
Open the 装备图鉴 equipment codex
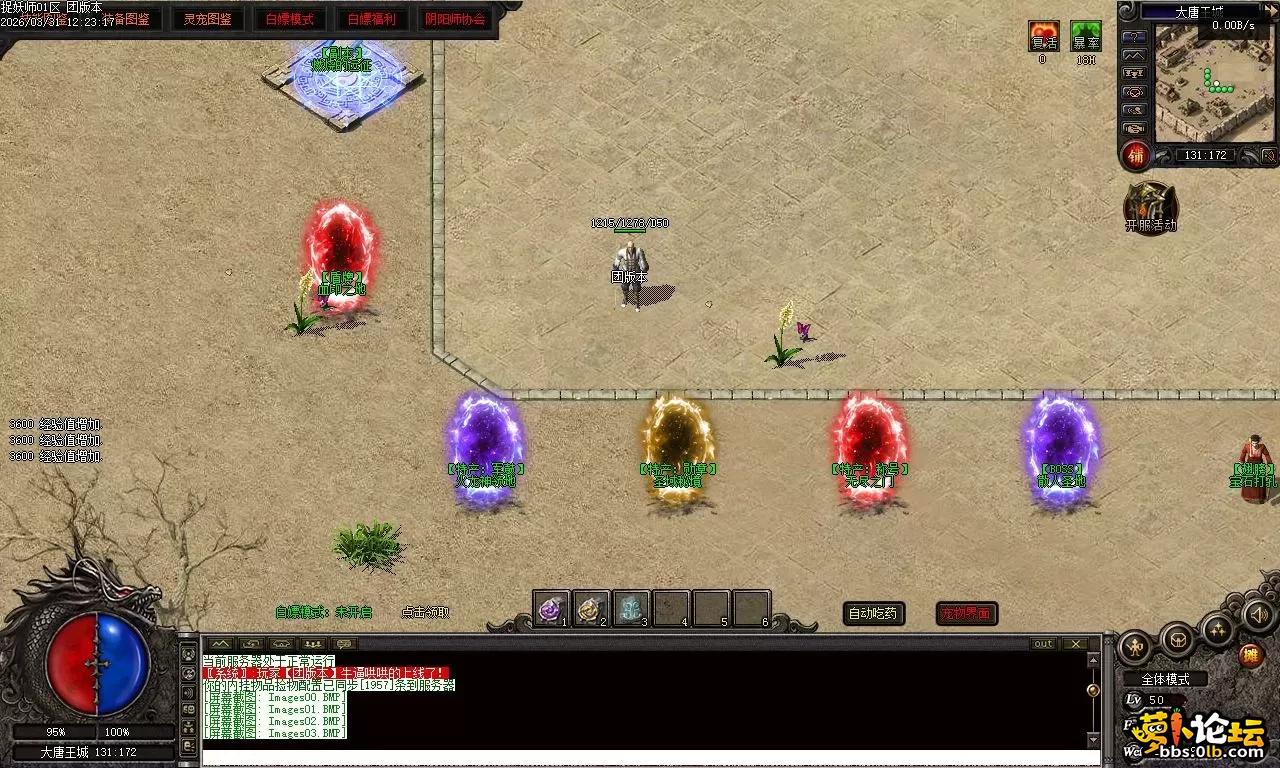pos(127,19)
